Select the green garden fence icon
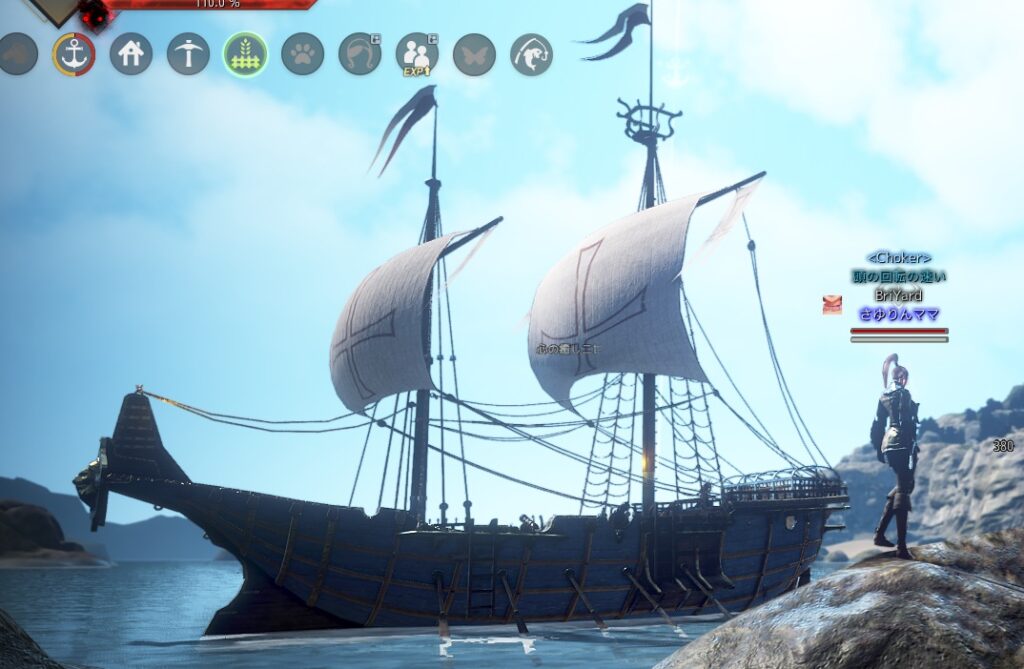 (245, 54)
